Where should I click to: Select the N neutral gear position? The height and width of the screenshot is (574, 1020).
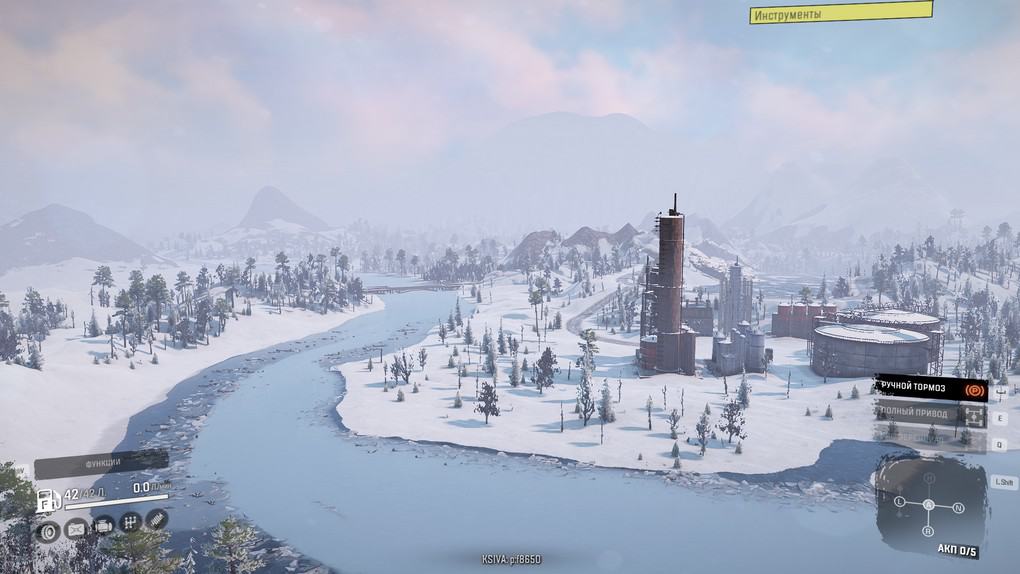tap(958, 507)
